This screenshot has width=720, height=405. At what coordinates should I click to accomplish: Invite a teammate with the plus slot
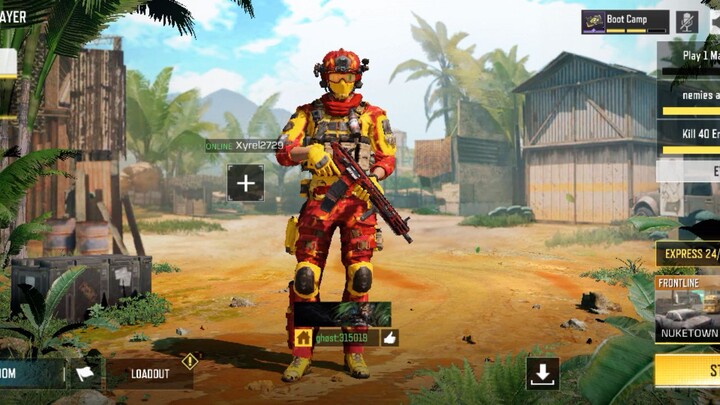coord(245,183)
